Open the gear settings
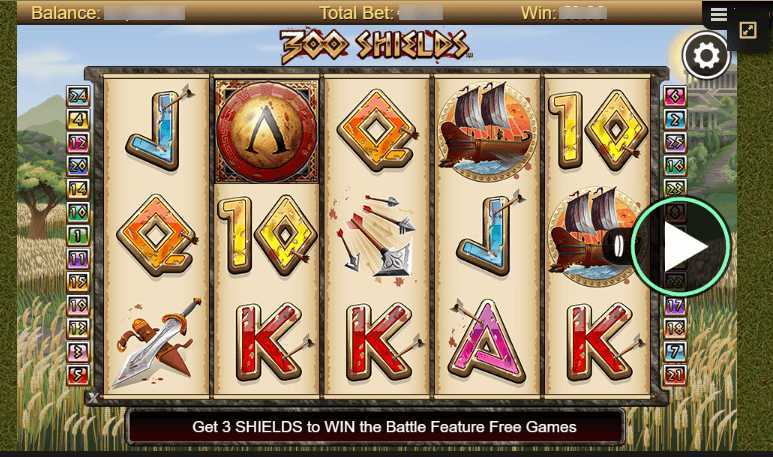 coord(705,57)
